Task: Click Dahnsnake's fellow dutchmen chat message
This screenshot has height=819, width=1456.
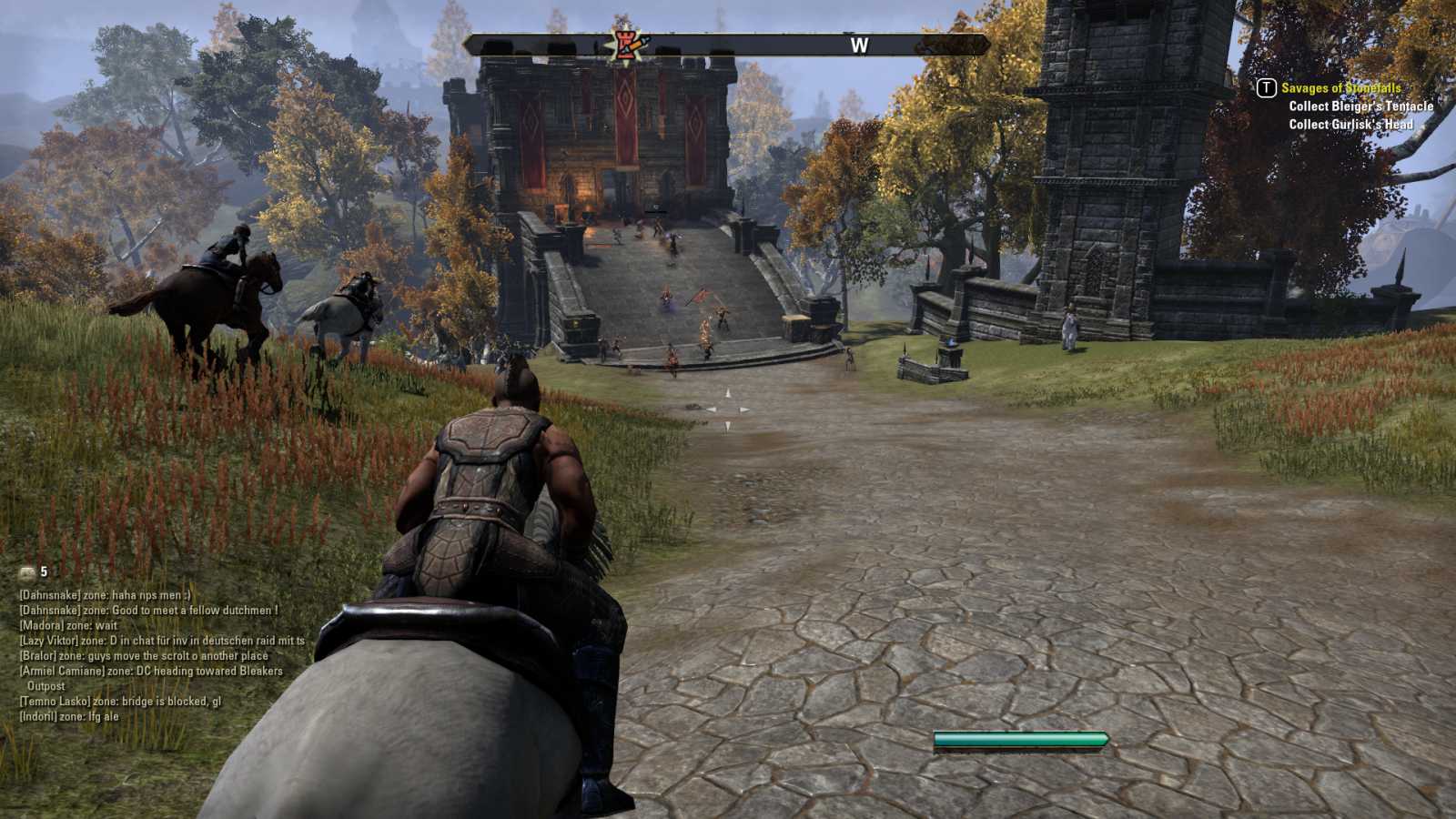Action: [148, 611]
